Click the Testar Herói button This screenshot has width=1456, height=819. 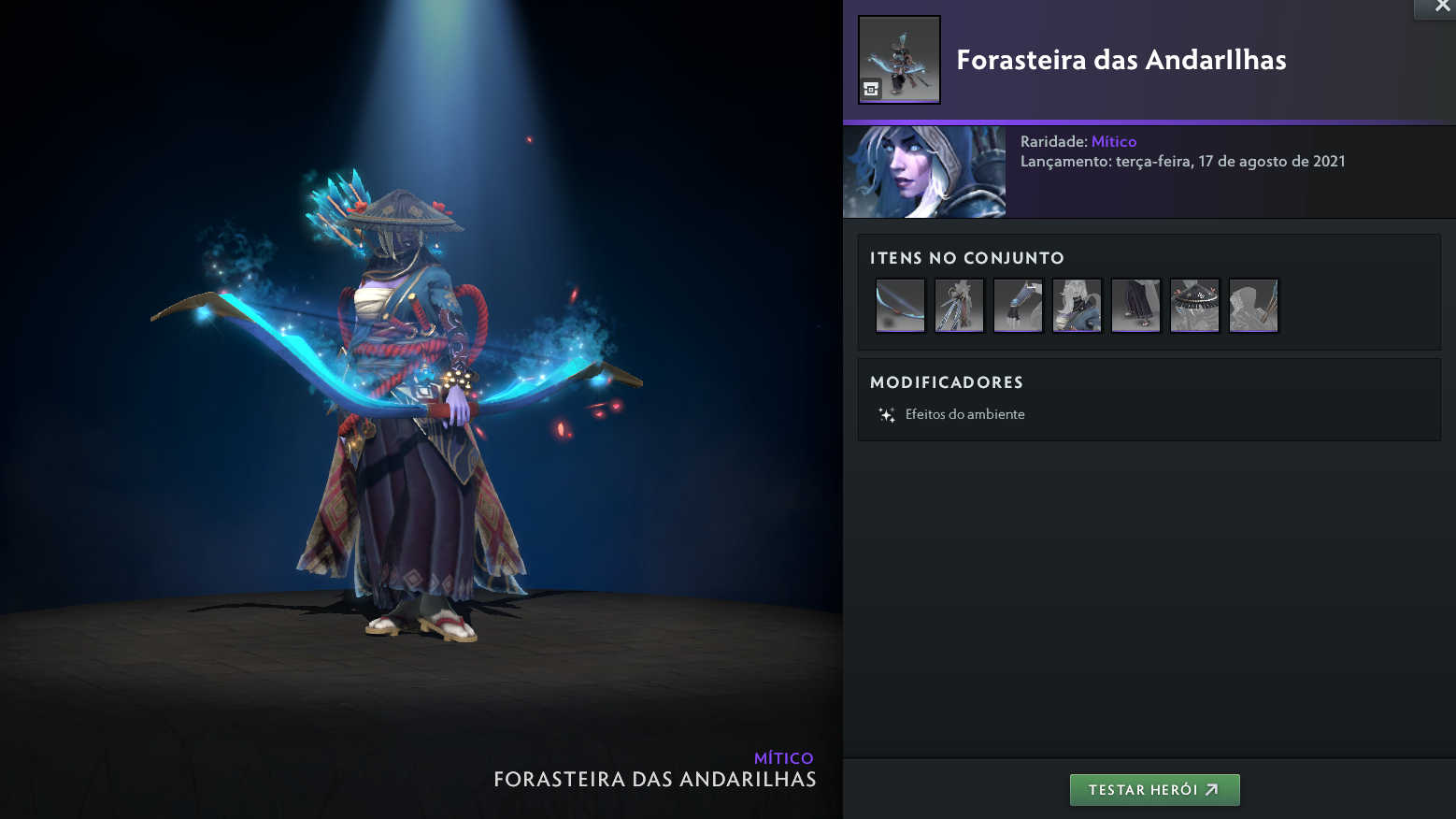pyautogui.click(x=1154, y=790)
